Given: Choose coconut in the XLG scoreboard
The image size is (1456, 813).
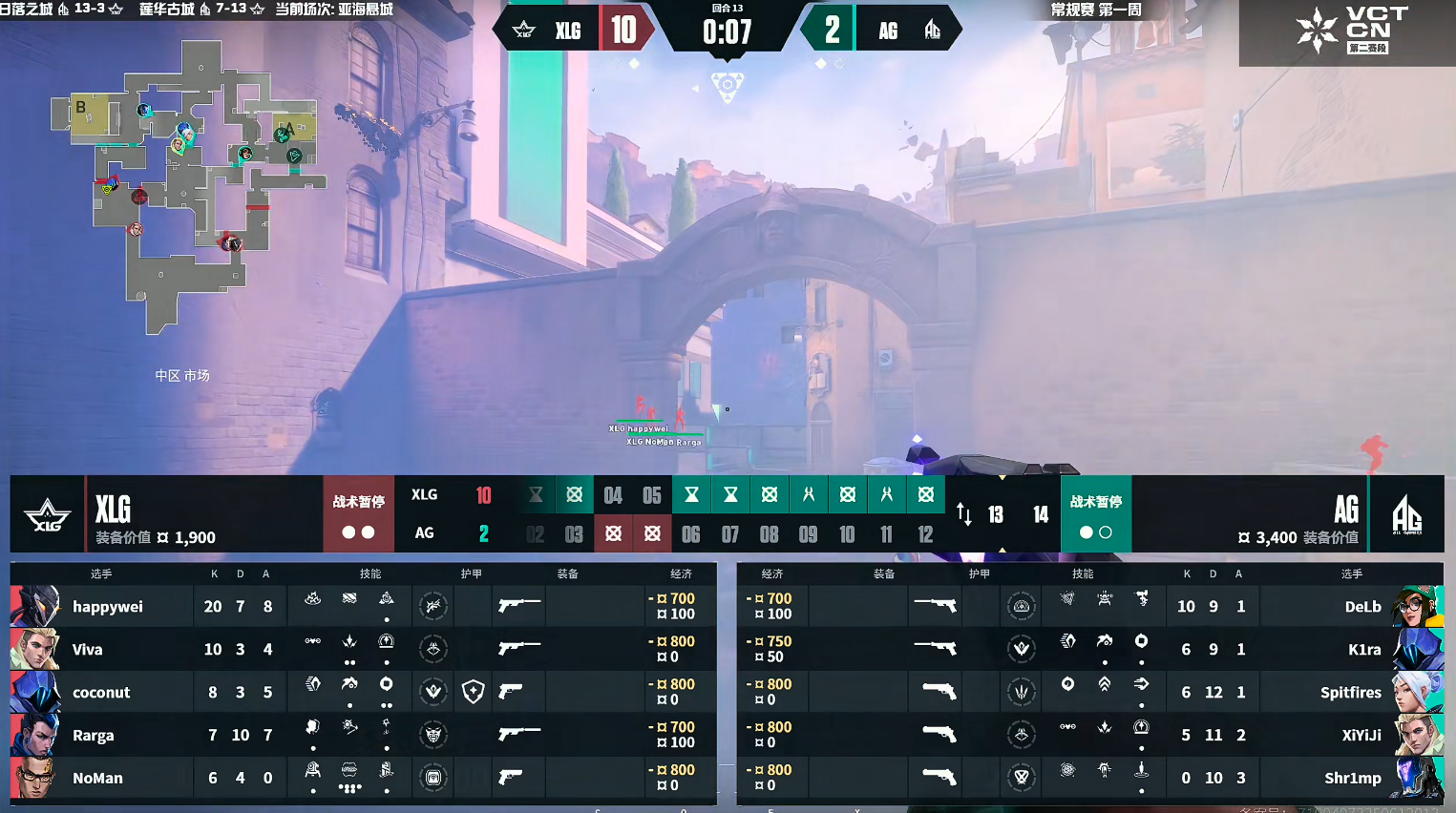Looking at the screenshot, I should [101, 693].
